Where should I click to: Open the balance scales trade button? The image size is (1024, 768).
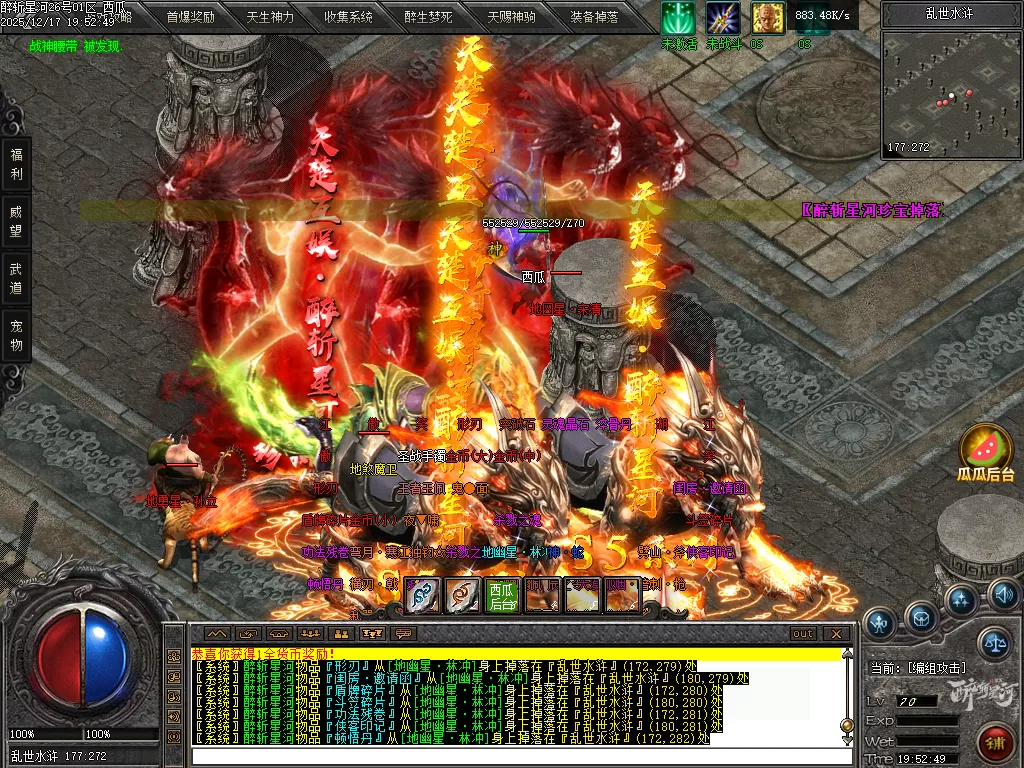pyautogui.click(x=994, y=641)
